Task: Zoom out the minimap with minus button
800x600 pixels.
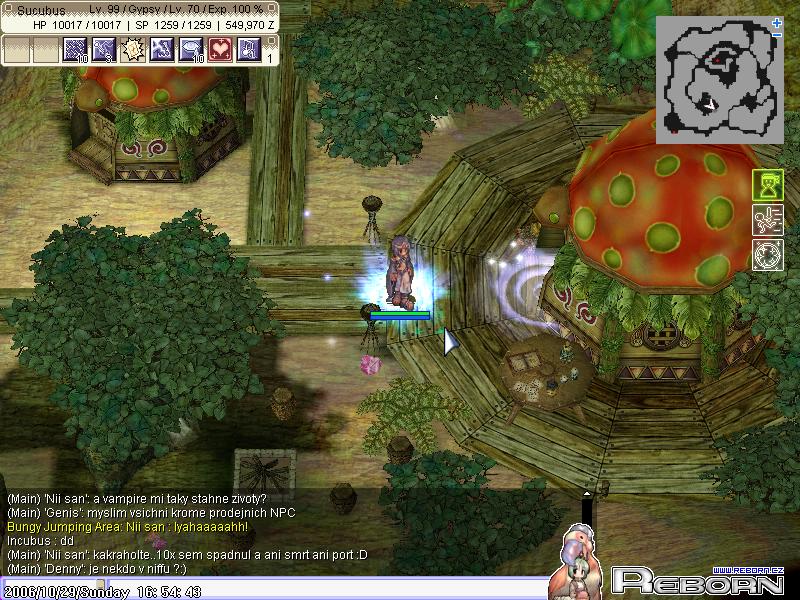Action: pyautogui.click(x=777, y=35)
